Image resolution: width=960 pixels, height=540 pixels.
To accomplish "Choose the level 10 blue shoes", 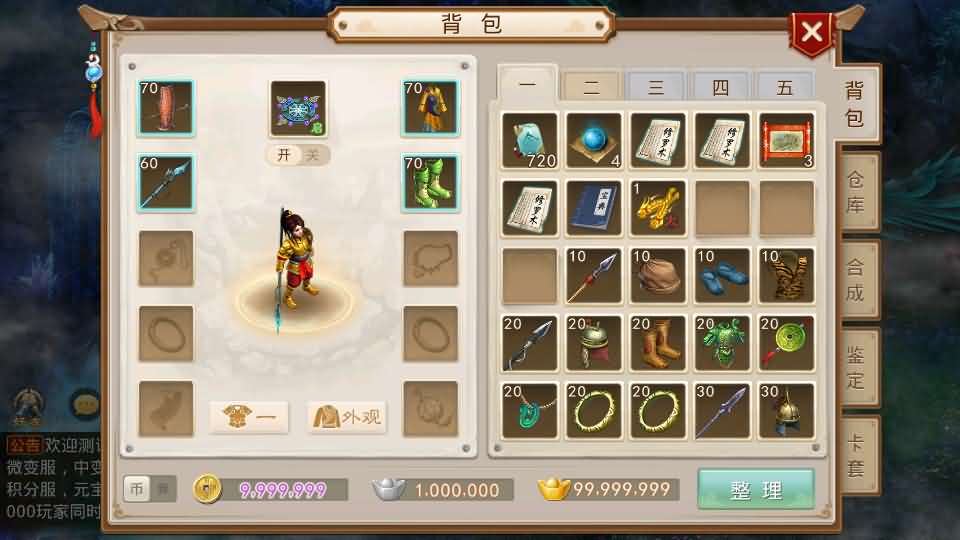I will click(723, 275).
